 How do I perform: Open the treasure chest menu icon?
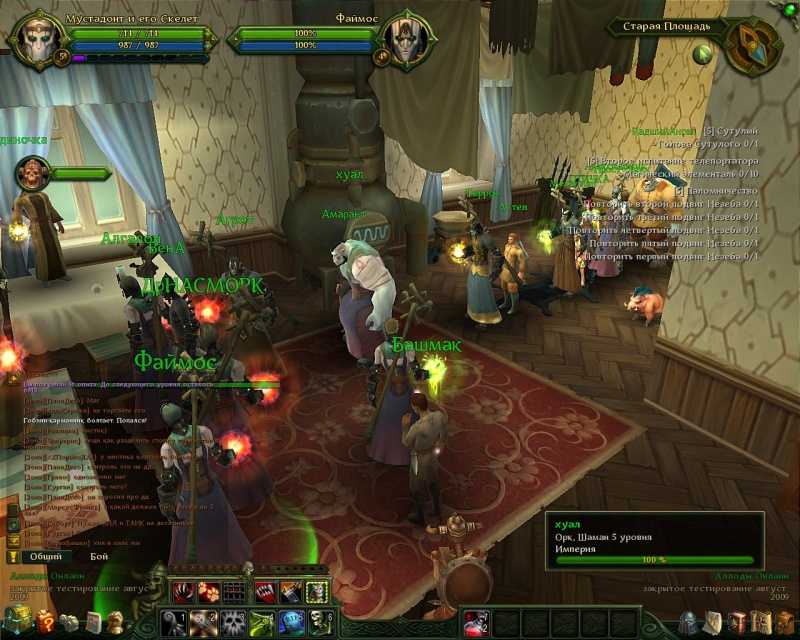point(20,620)
